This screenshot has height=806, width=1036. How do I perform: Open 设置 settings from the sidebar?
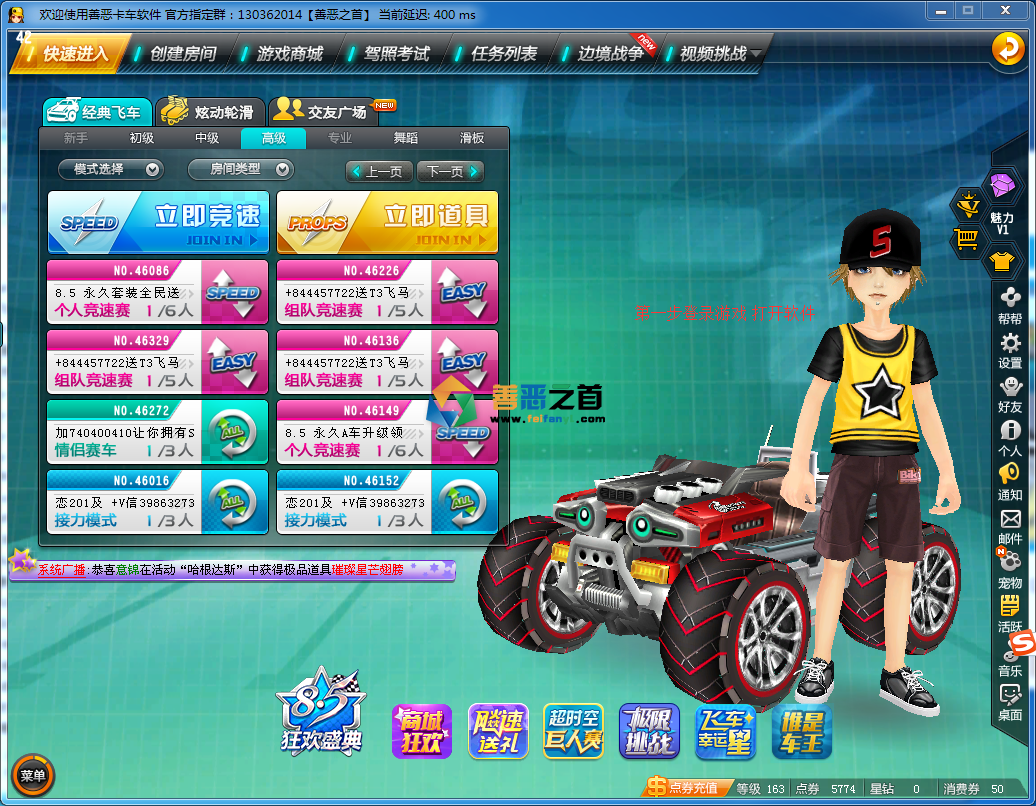click(1010, 350)
